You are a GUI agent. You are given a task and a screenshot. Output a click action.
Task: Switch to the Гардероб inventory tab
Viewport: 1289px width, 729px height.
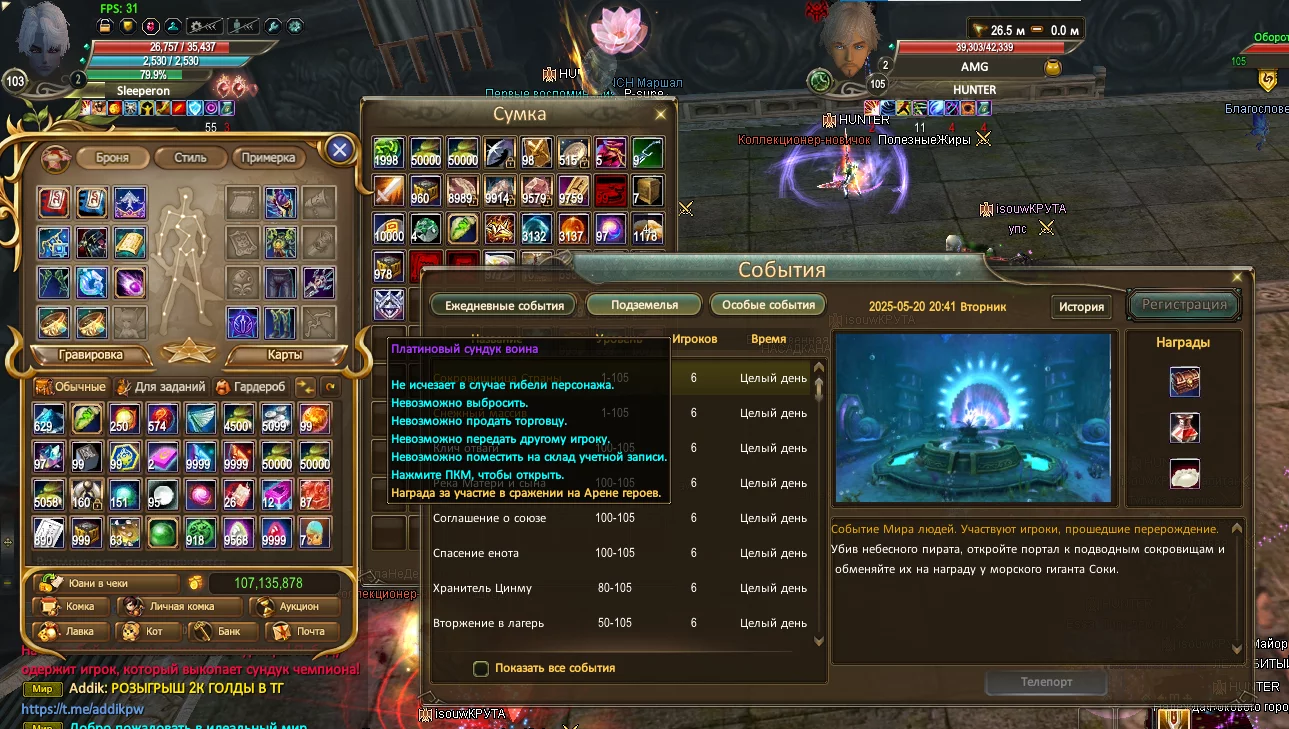tap(252, 387)
